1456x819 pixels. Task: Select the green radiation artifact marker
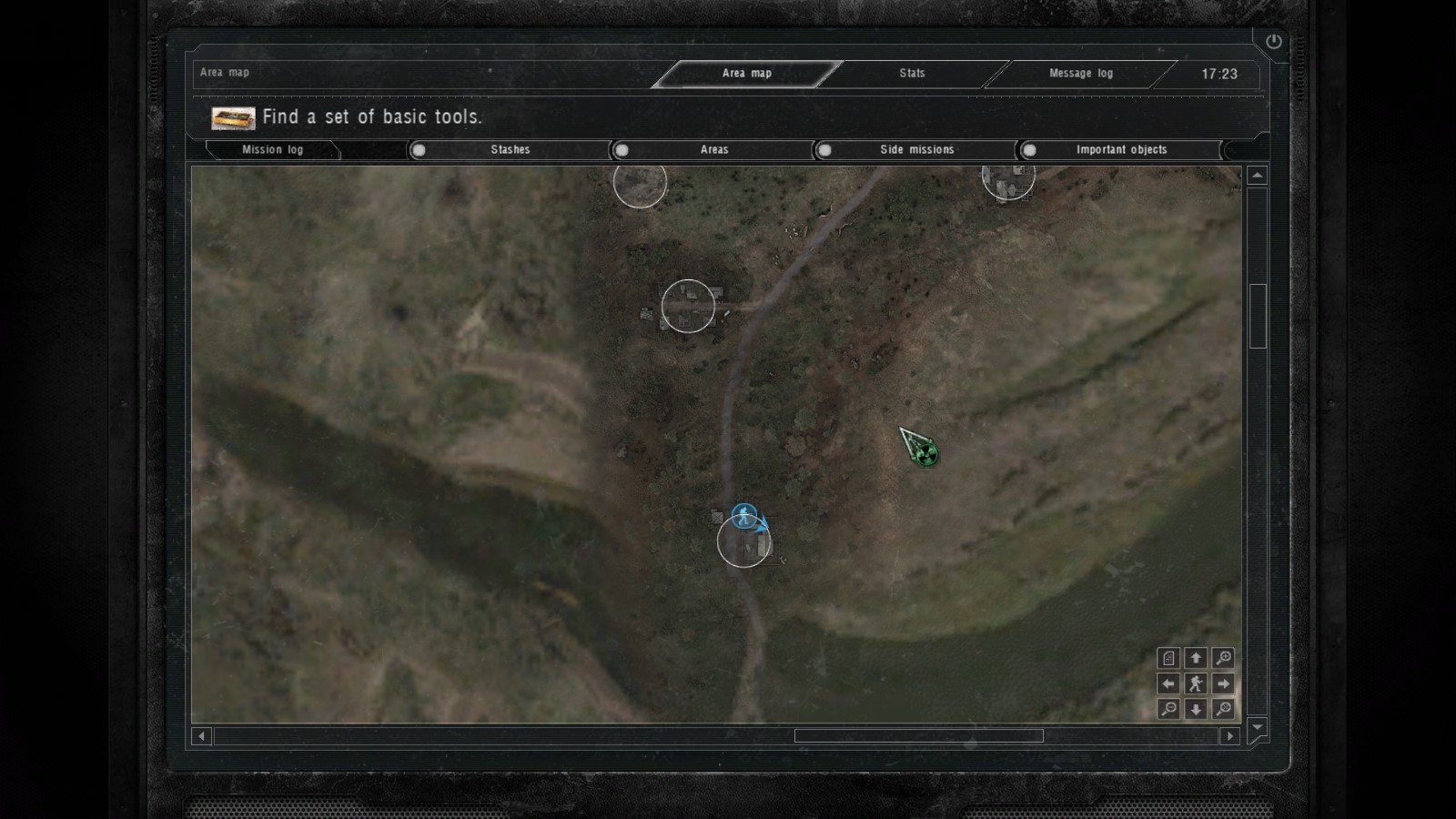click(925, 451)
